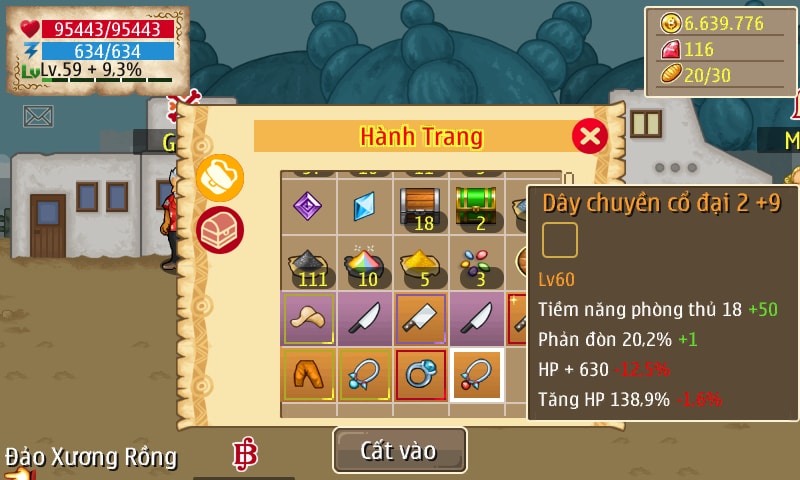This screenshot has height=480, width=800.
Task: Select the purple gem item slot
Action: (308, 206)
